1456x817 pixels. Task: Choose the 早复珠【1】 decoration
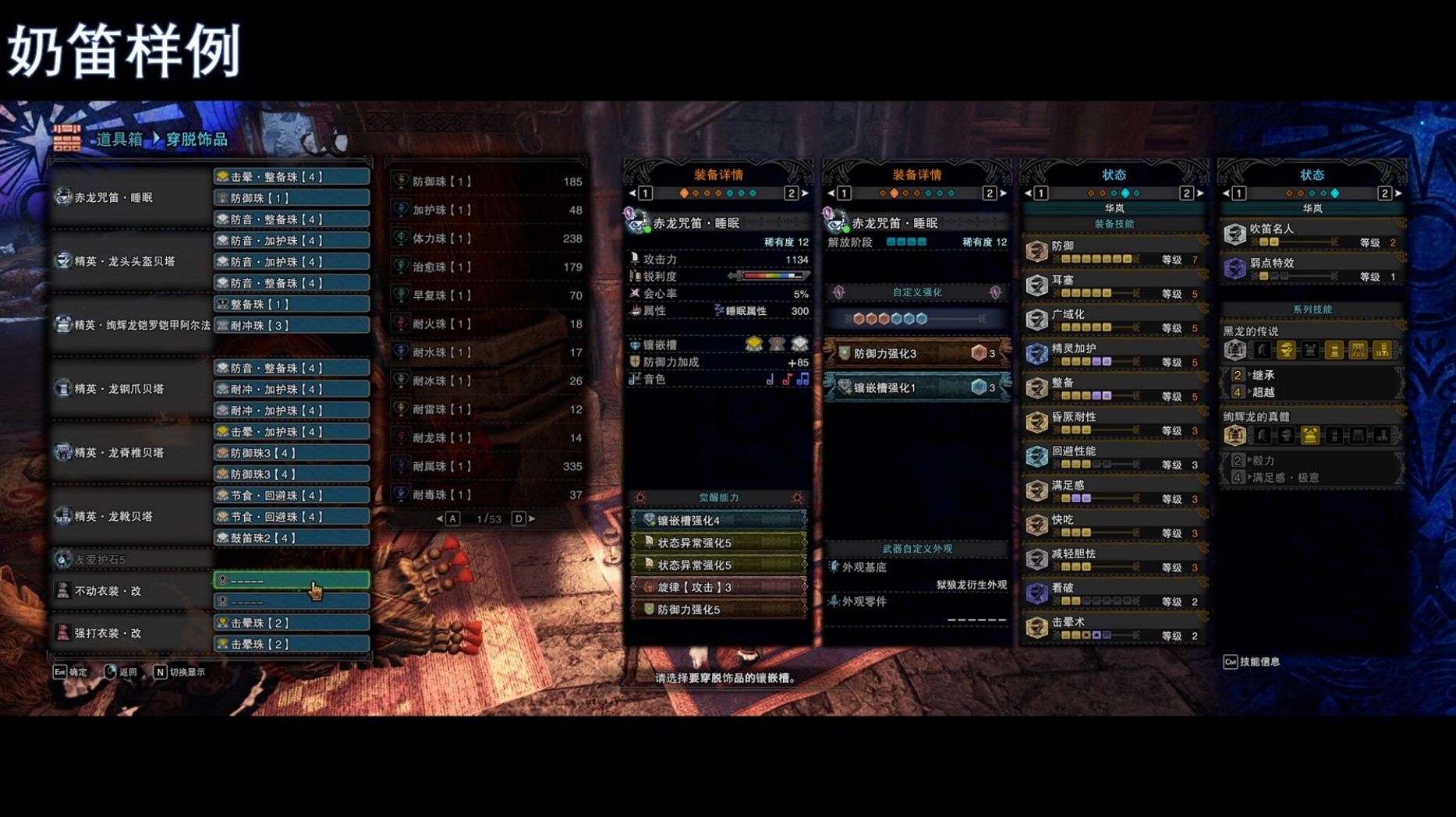[x=487, y=295]
